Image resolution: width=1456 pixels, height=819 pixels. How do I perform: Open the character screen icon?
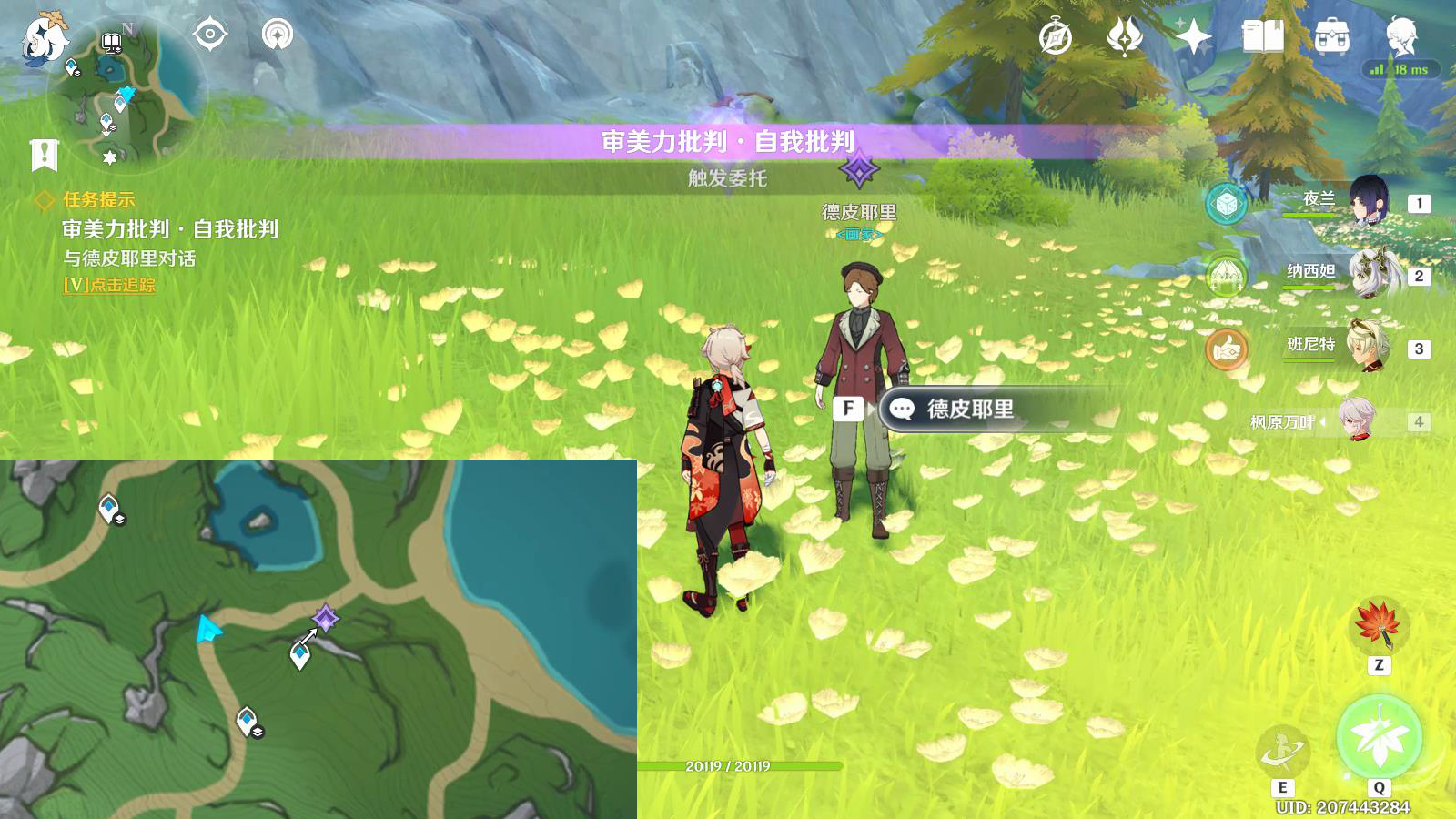point(1400,36)
